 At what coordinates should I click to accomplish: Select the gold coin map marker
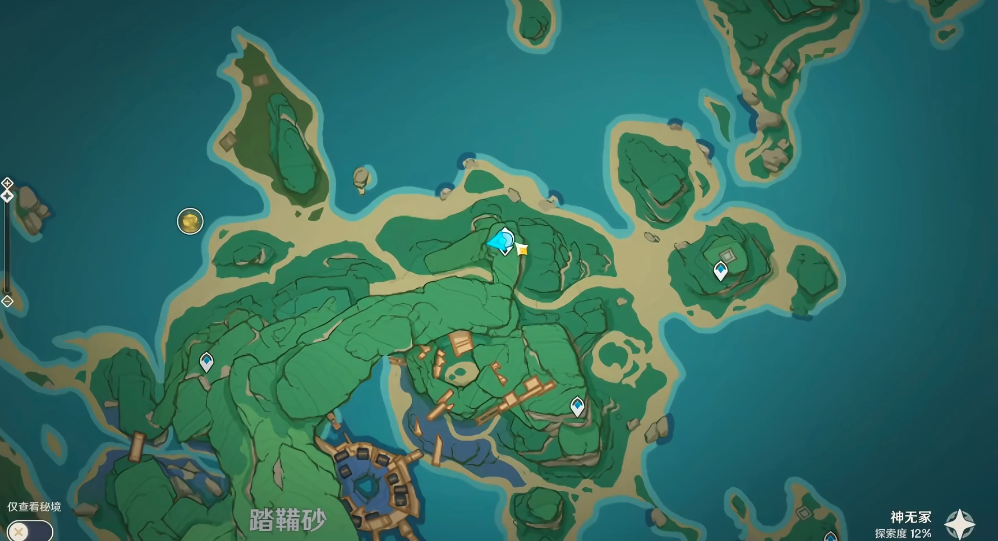[190, 221]
